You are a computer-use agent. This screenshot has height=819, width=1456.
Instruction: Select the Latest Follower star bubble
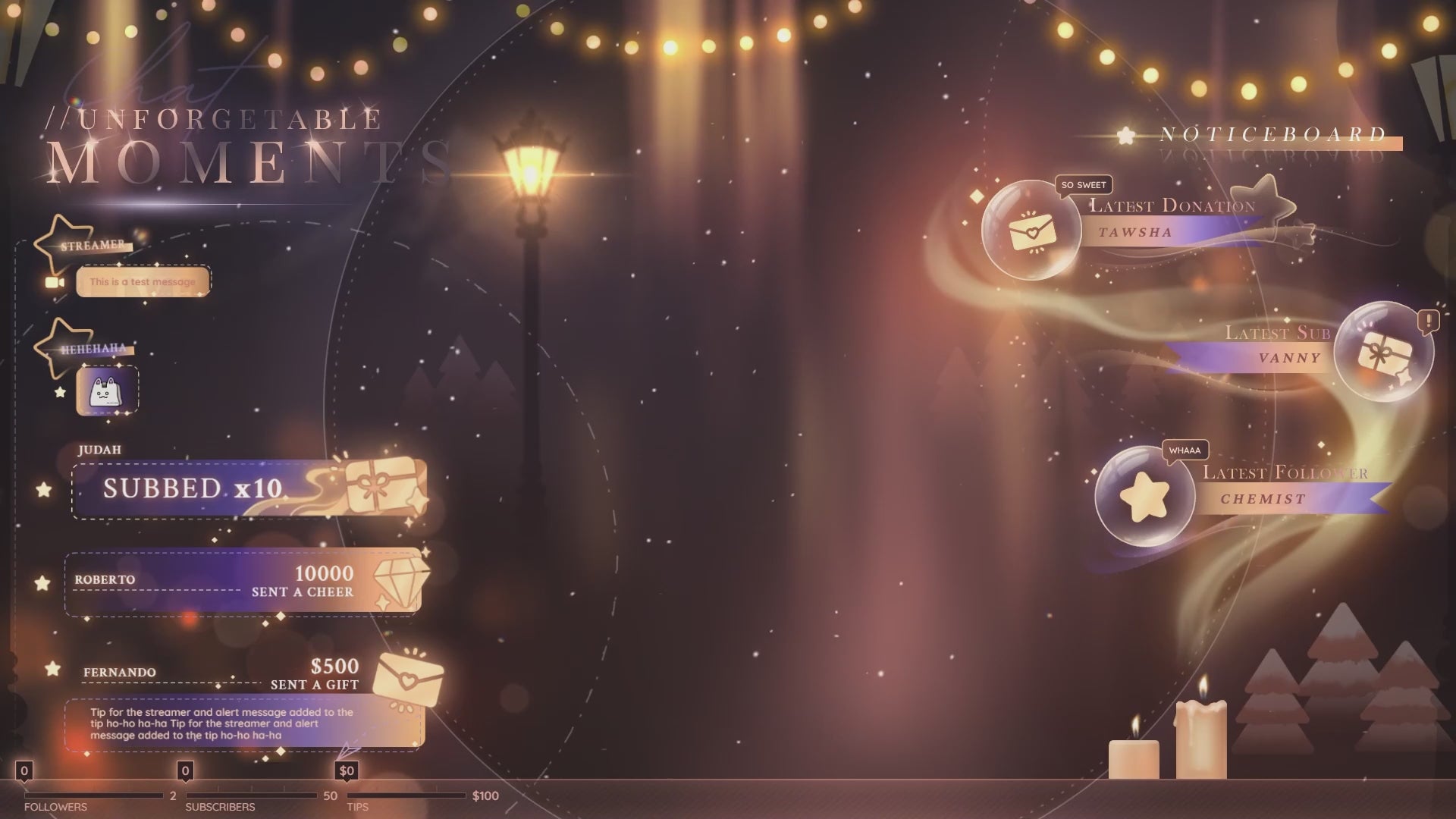click(x=1144, y=497)
